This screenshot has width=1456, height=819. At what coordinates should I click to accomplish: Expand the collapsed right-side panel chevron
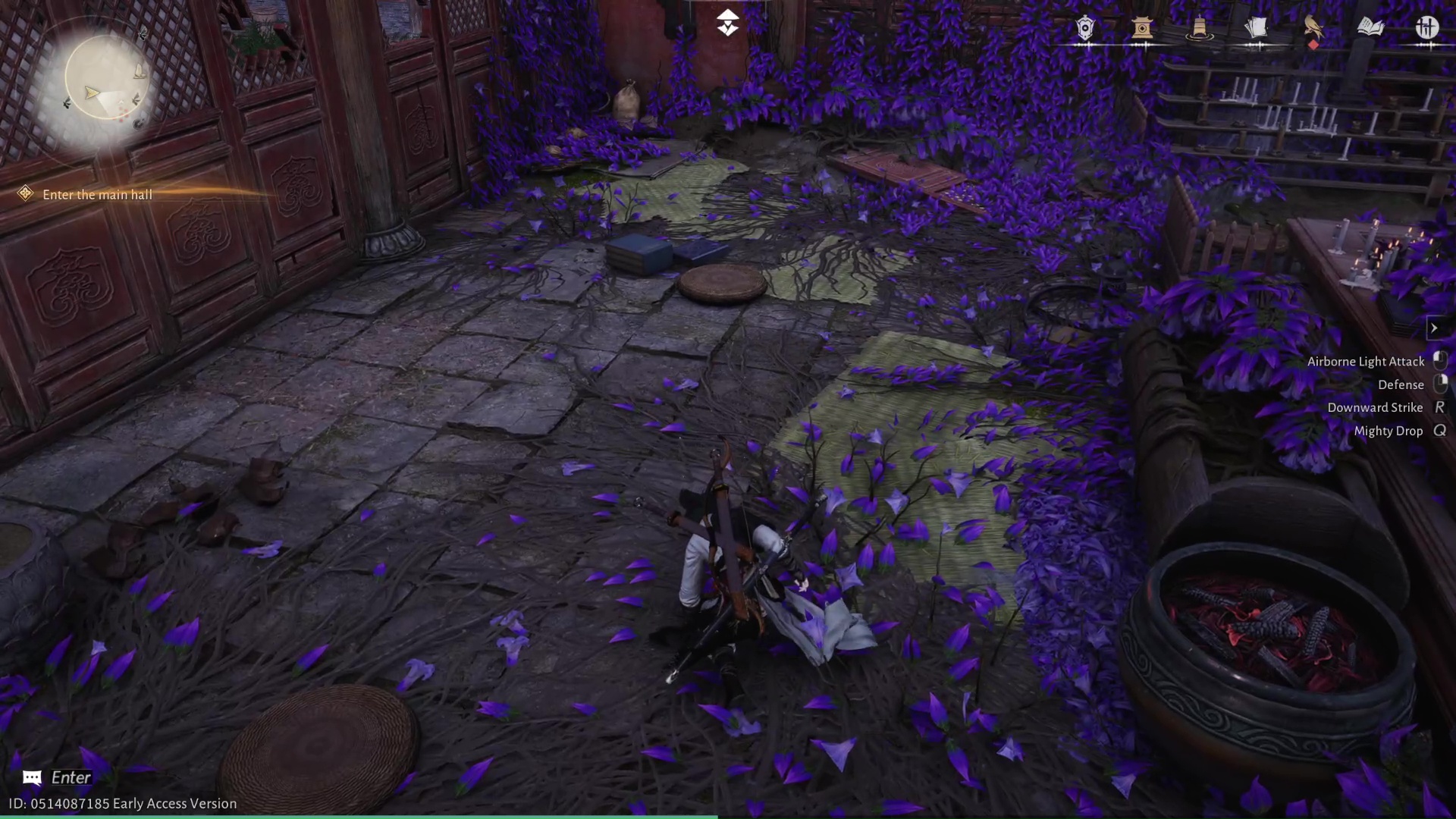tap(1436, 328)
